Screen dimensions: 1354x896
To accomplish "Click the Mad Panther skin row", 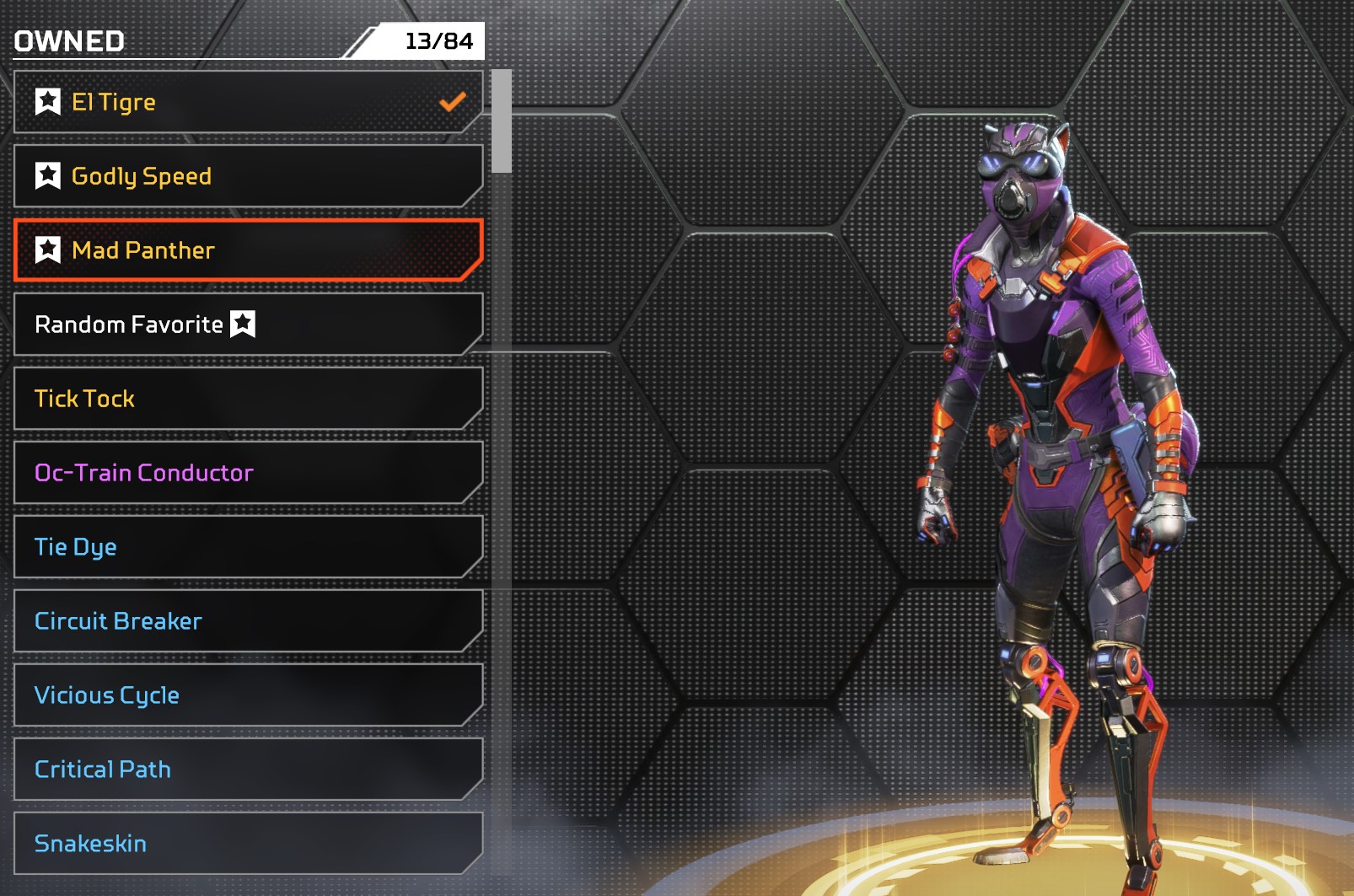I will 248,250.
